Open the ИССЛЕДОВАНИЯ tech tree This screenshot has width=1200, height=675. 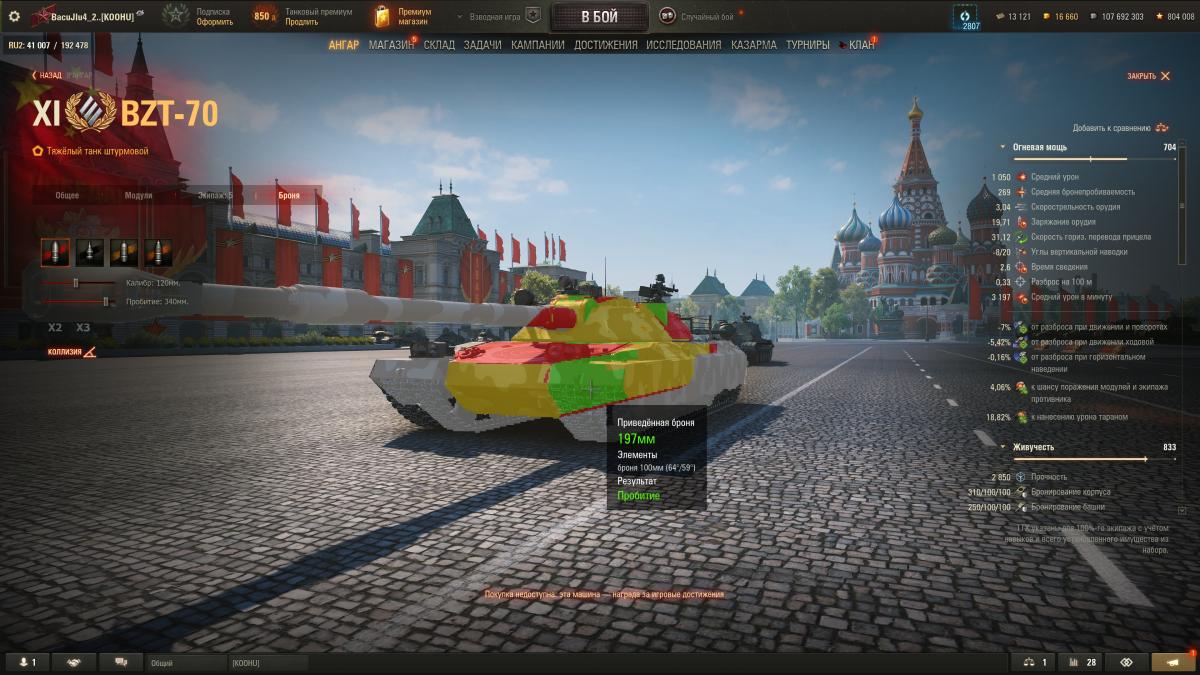(x=683, y=45)
